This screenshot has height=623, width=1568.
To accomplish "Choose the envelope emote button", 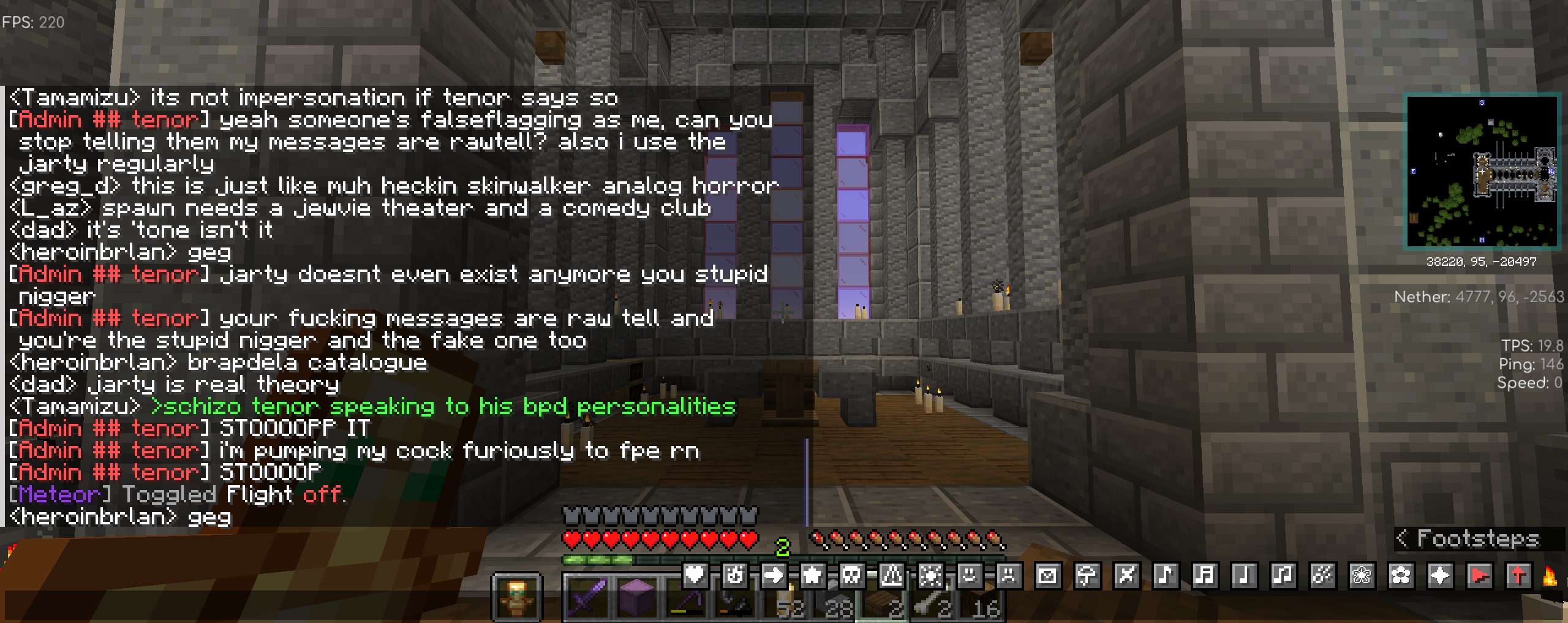I will (1048, 575).
